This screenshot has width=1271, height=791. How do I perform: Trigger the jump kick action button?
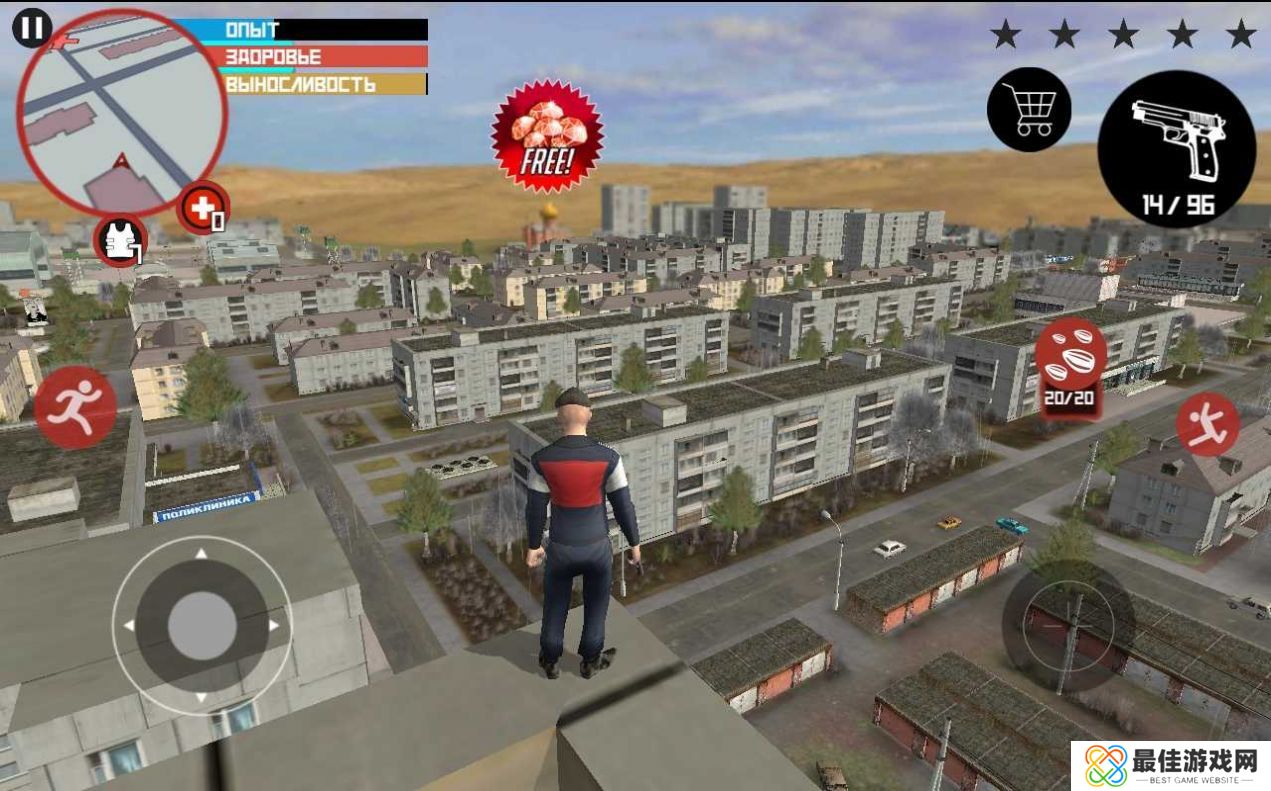click(x=1207, y=424)
